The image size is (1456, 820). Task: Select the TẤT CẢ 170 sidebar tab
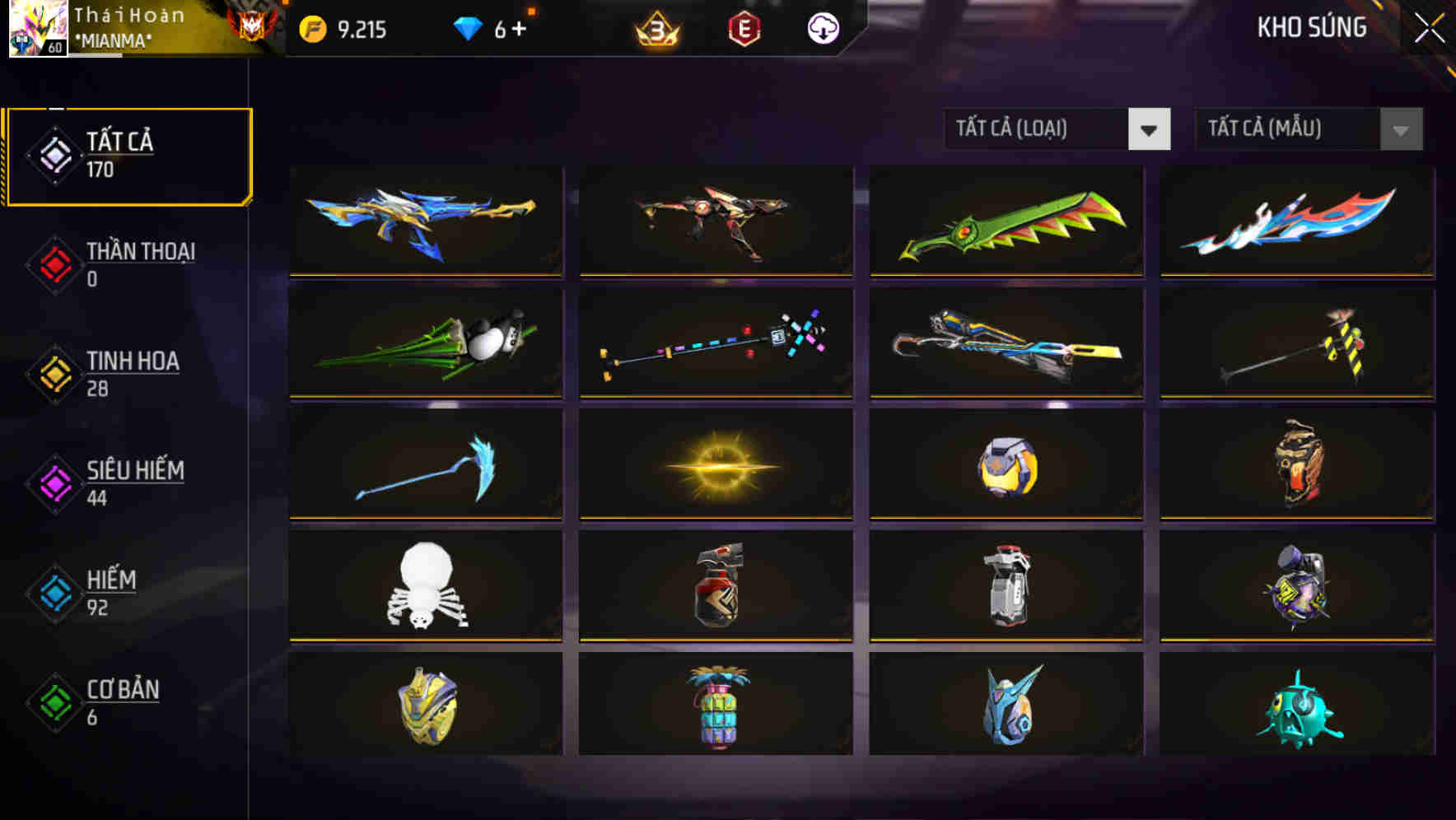(x=128, y=155)
